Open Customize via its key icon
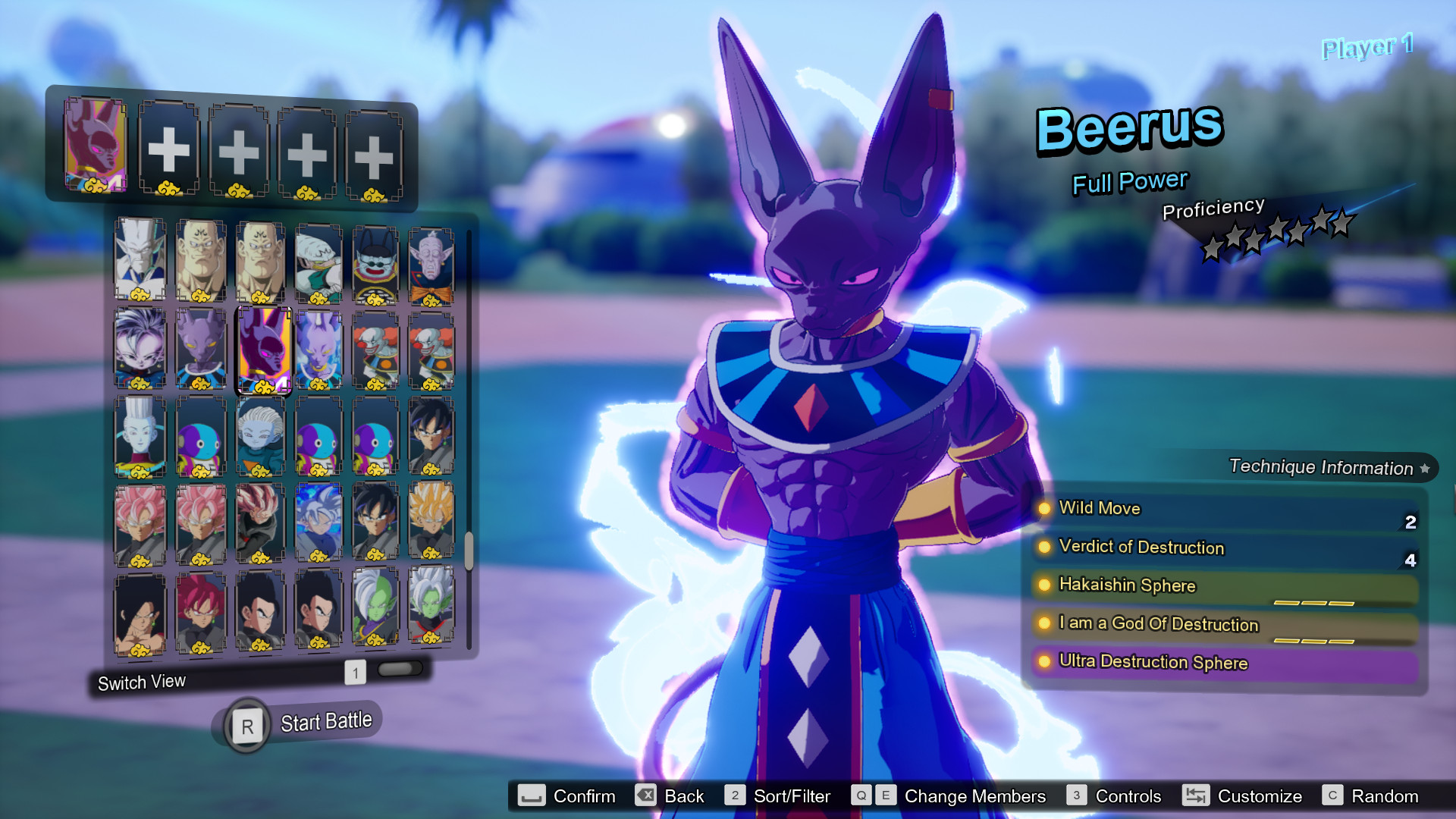The image size is (1456, 819). point(1197,796)
